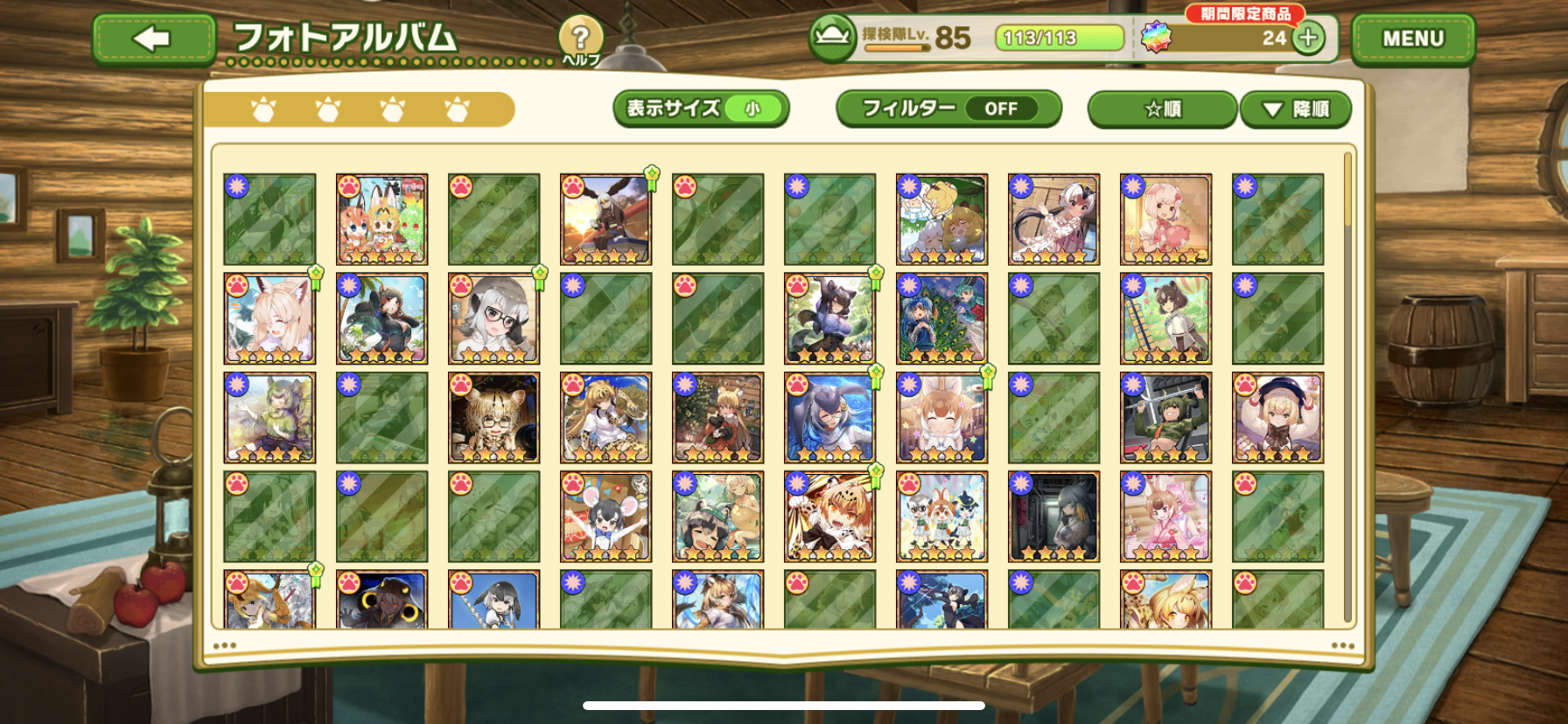This screenshot has width=1568, height=724.
Task: Choose the weightlifting girl in green photo
Action: (x=1165, y=418)
